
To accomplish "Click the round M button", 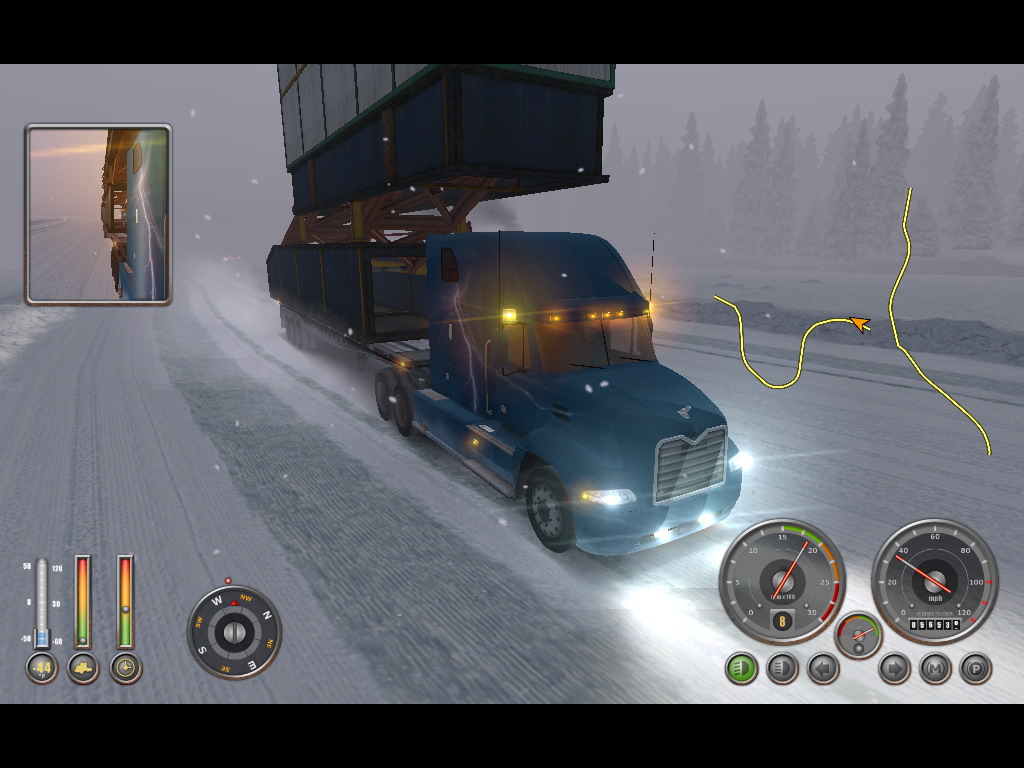I will [935, 668].
